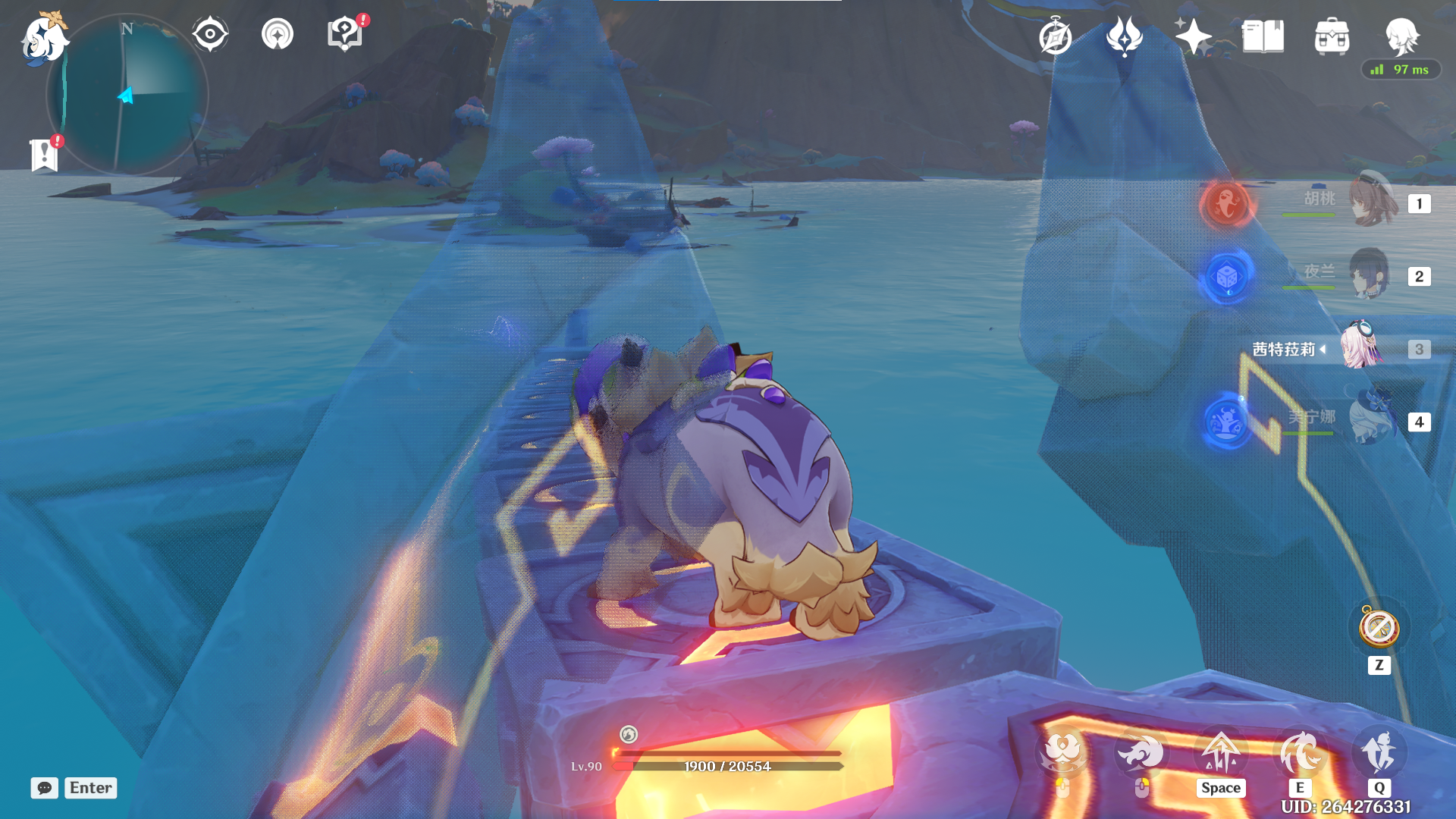Open the adventurer compass events icon

tap(1056, 36)
